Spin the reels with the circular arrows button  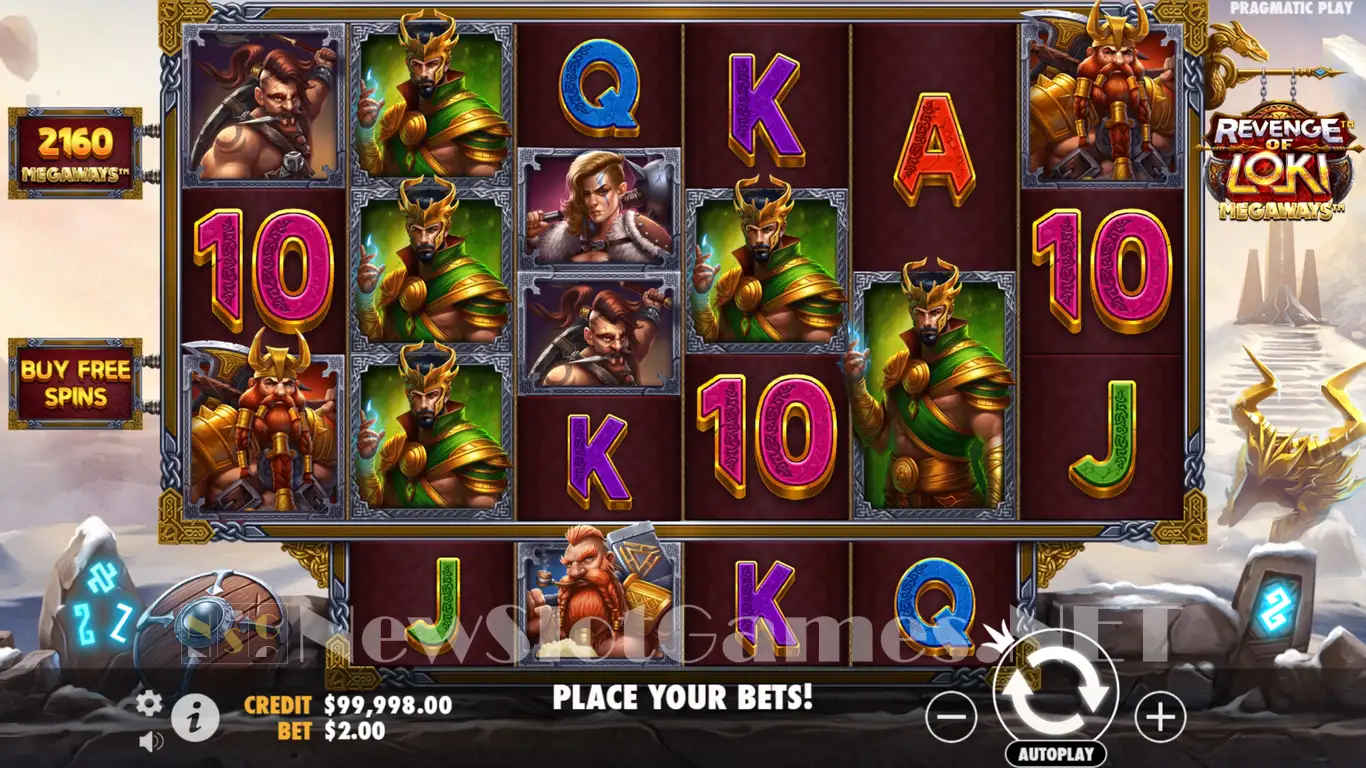click(x=1056, y=689)
